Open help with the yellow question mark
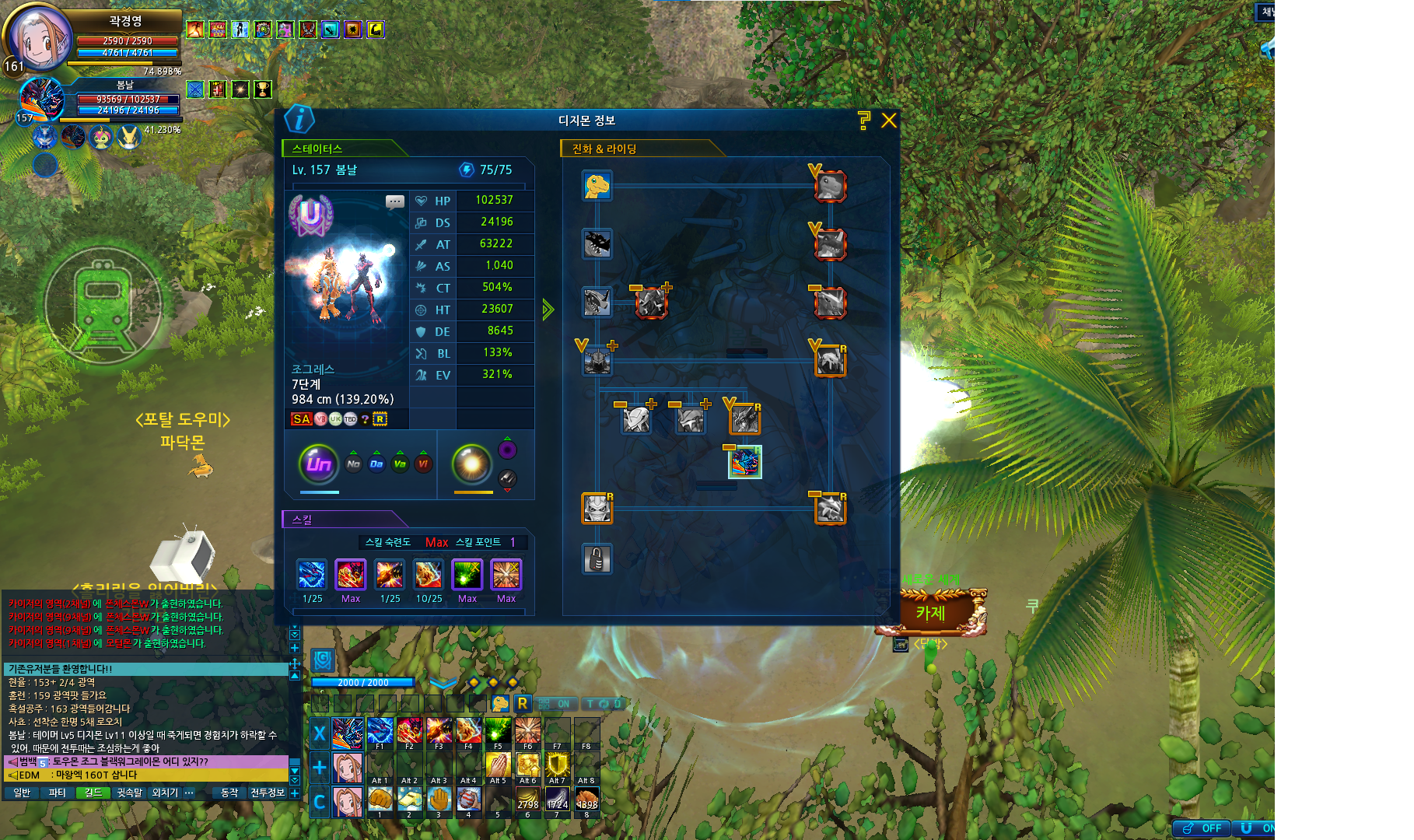1414x840 pixels. tap(863, 120)
